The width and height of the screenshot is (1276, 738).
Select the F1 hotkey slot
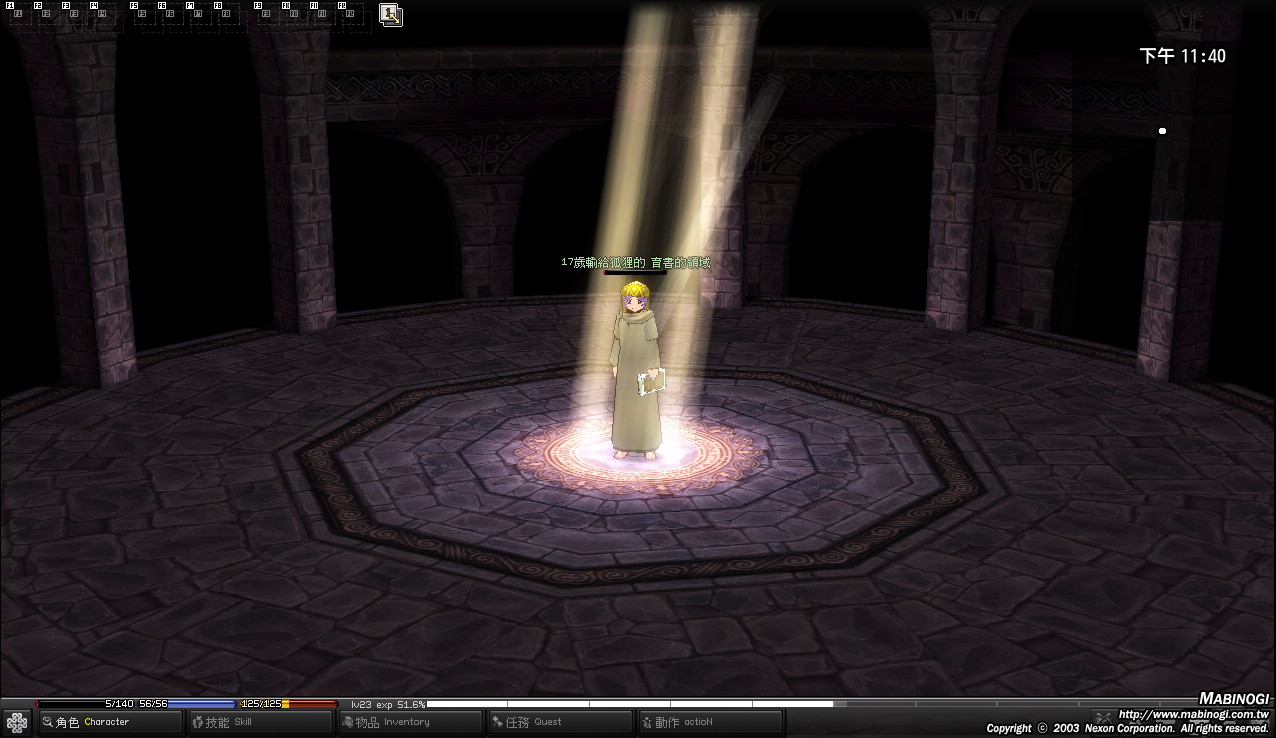click(18, 15)
